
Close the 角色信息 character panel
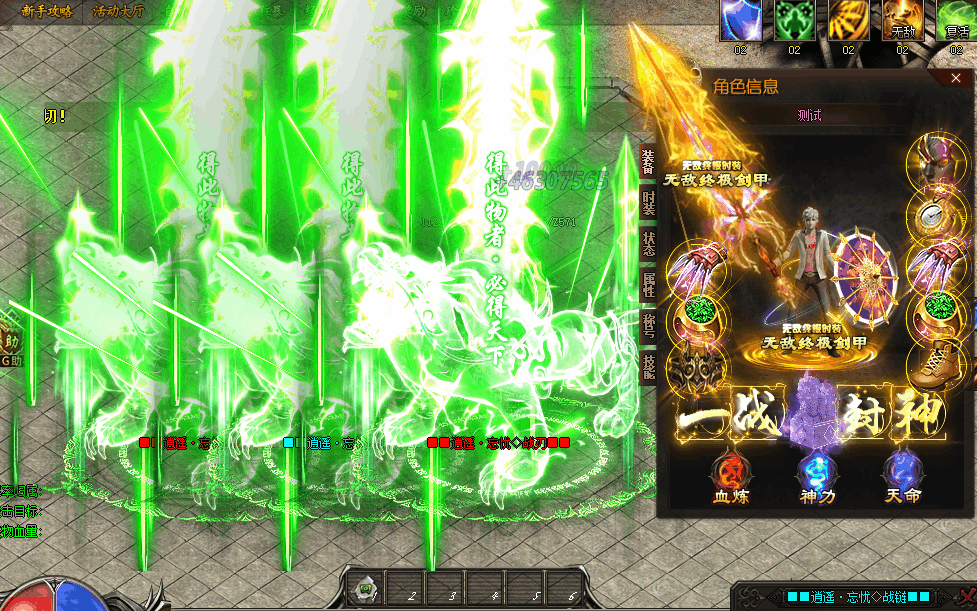pos(957,77)
